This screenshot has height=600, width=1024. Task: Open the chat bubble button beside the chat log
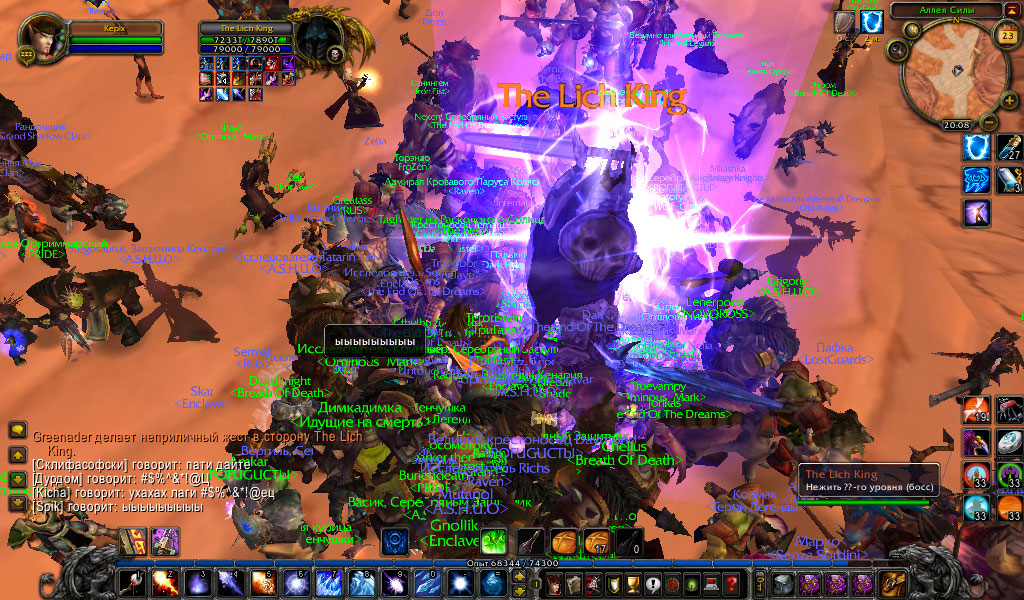[17, 430]
